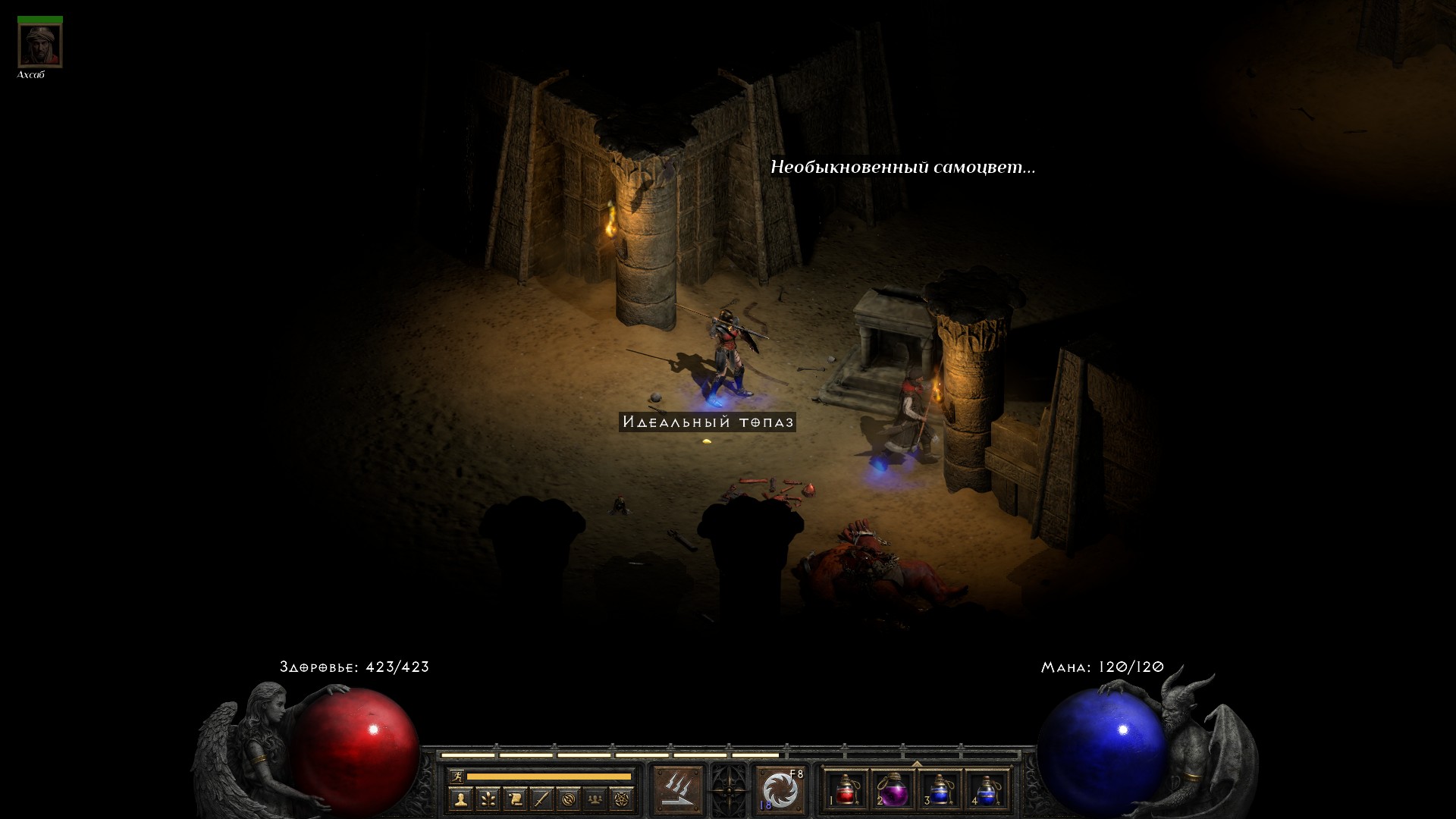Use the blue mana potion in slot 4
The height and width of the screenshot is (819, 1456).
click(x=986, y=790)
